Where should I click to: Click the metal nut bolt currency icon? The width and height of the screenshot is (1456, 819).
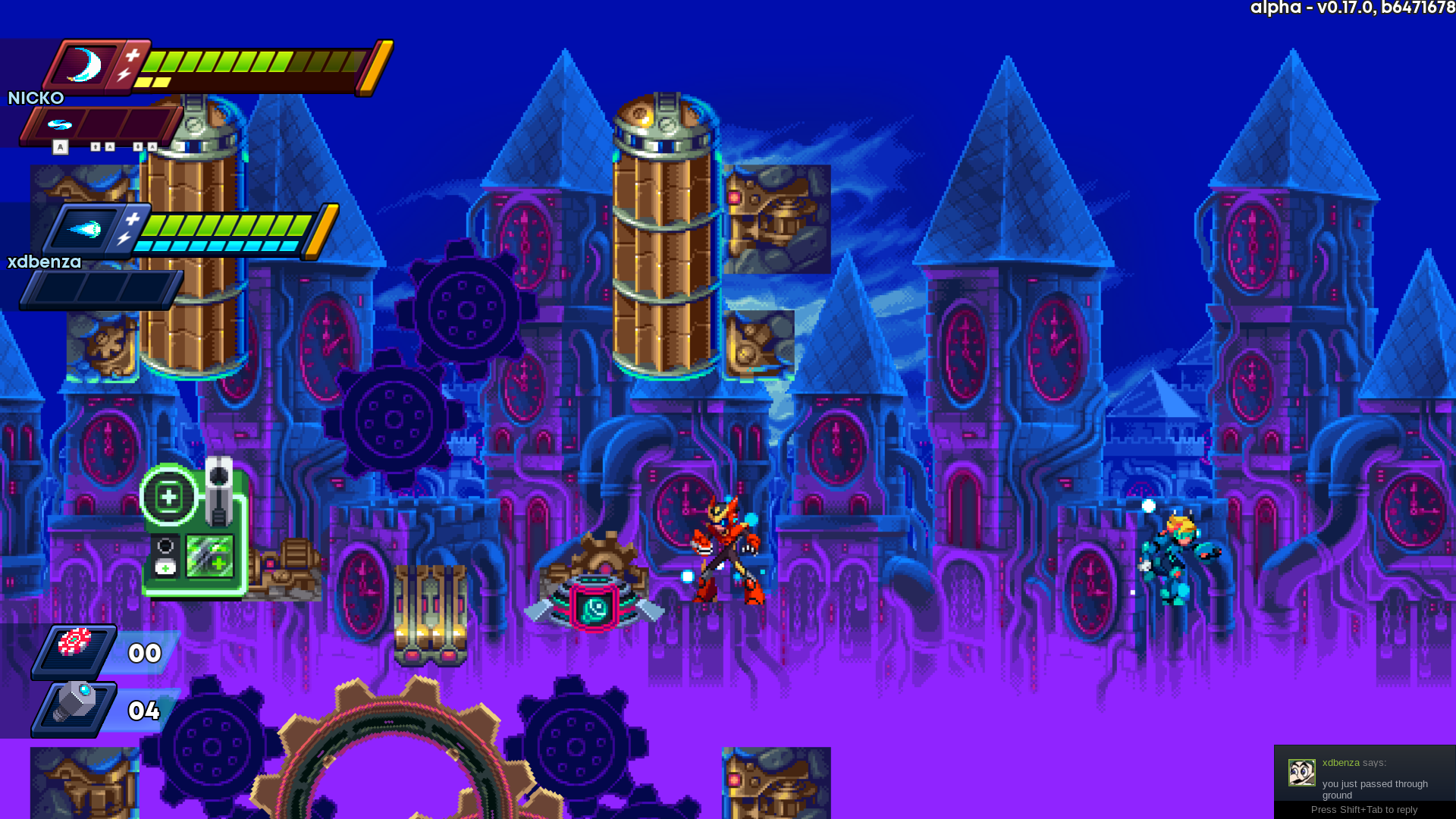click(x=75, y=703)
